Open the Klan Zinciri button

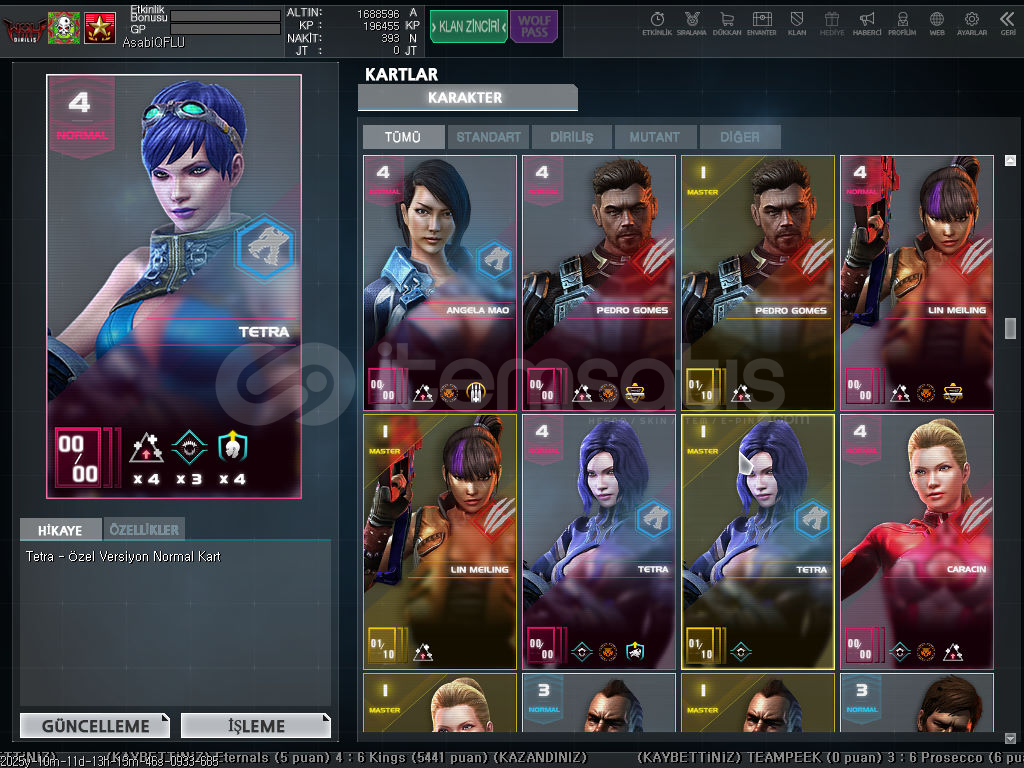(x=469, y=27)
